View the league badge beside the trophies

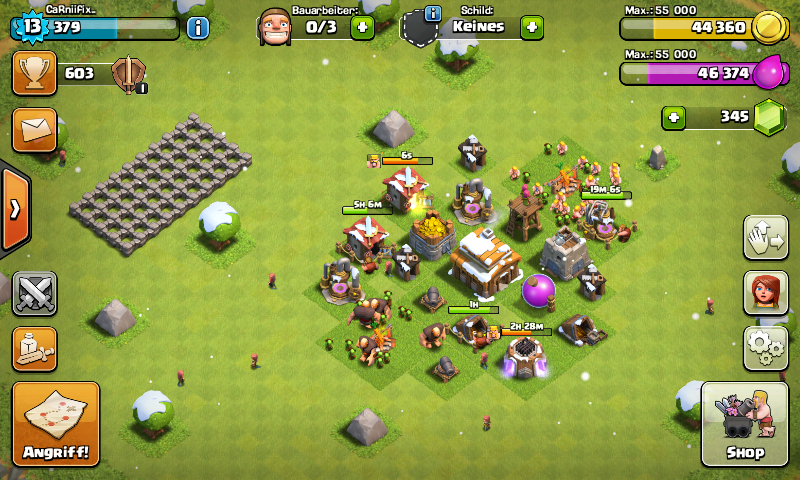129,74
